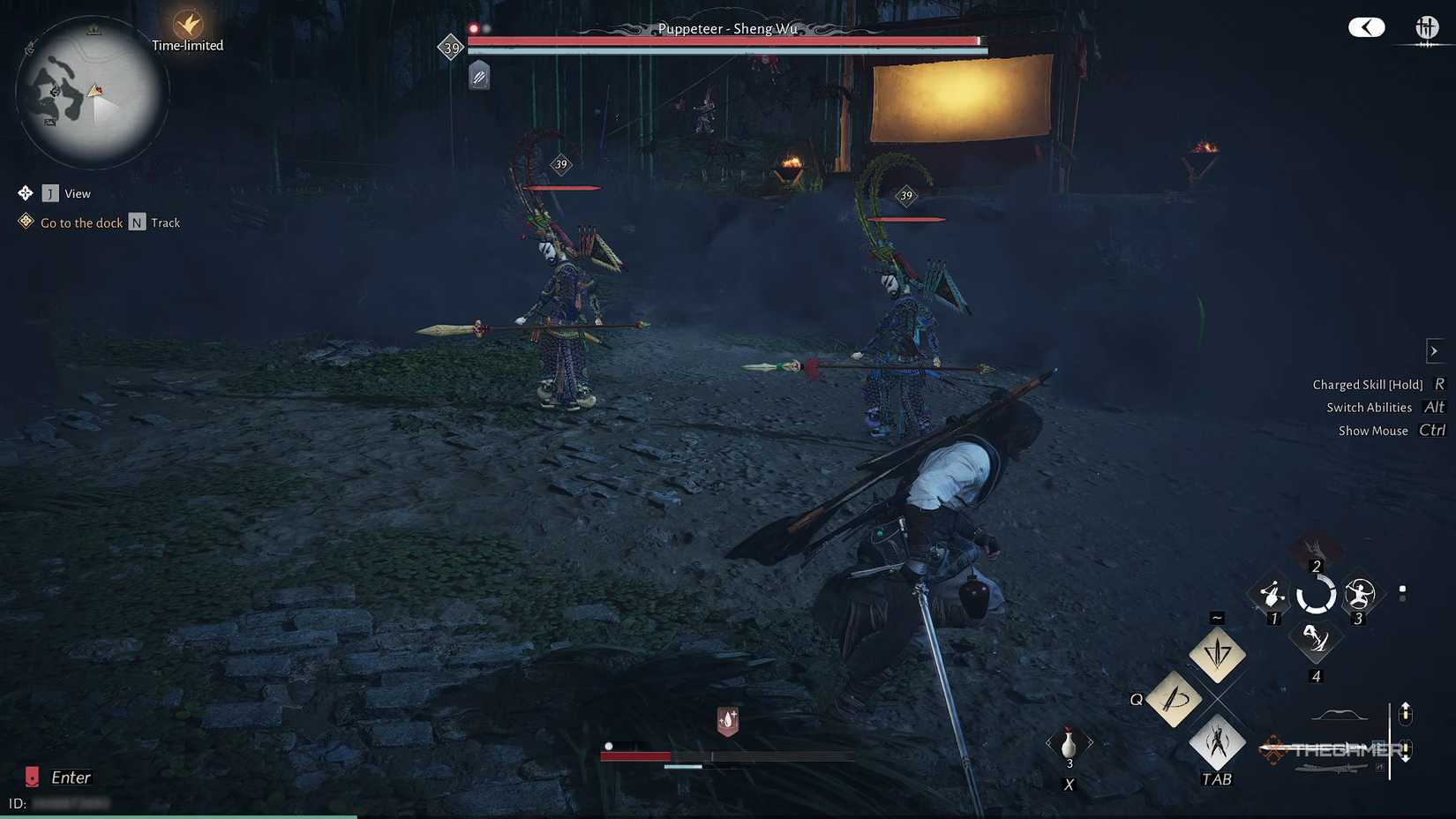
Task: Select ability slot 1 grappling hook icon
Action: click(1272, 593)
